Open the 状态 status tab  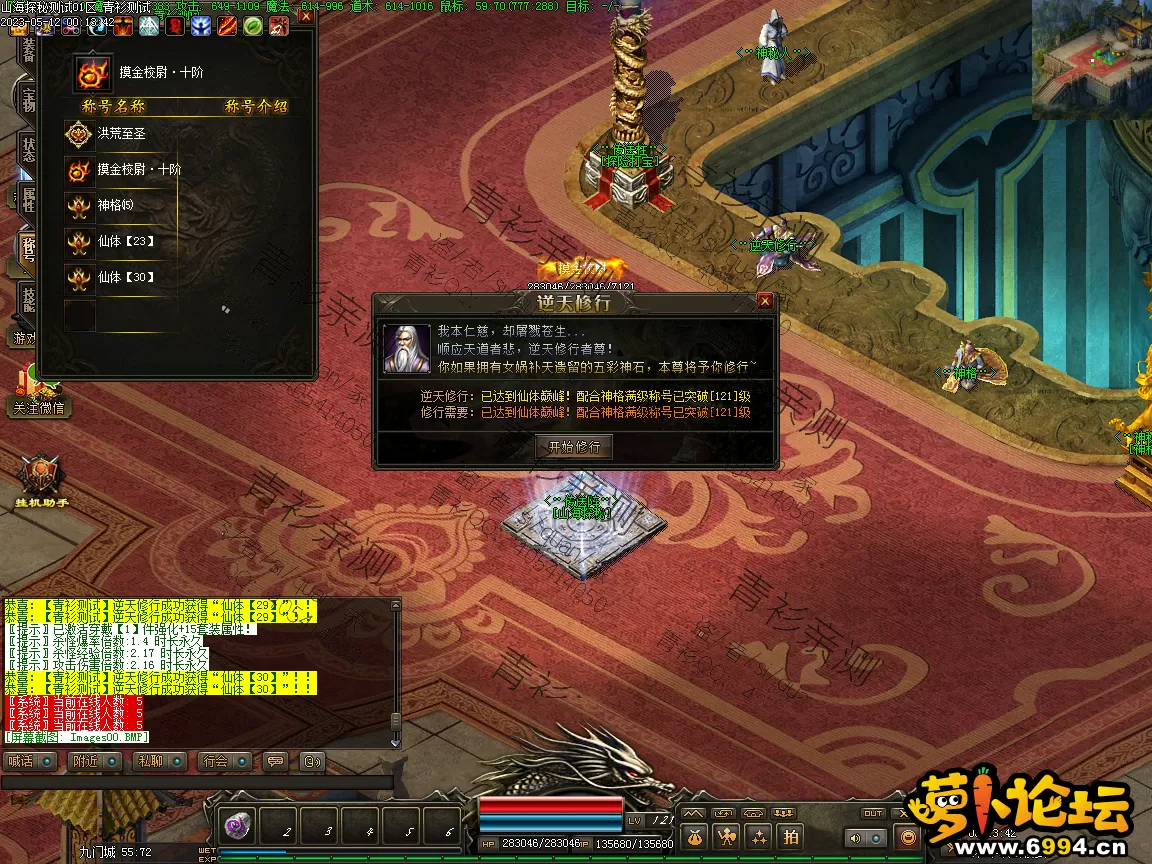27,150
